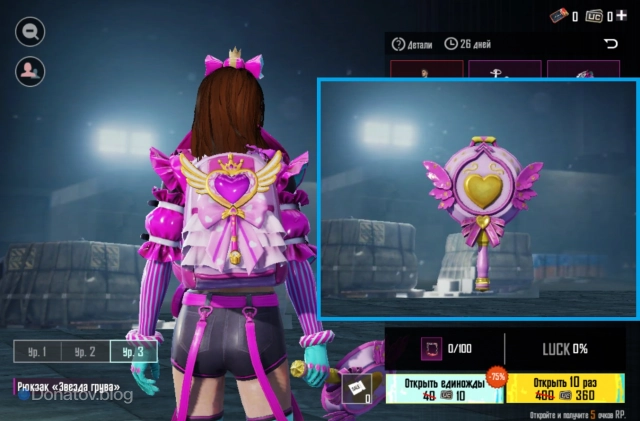Switch to level tab 'Ур. 1'
Screen dimensions: 640x421
[x=37, y=351]
